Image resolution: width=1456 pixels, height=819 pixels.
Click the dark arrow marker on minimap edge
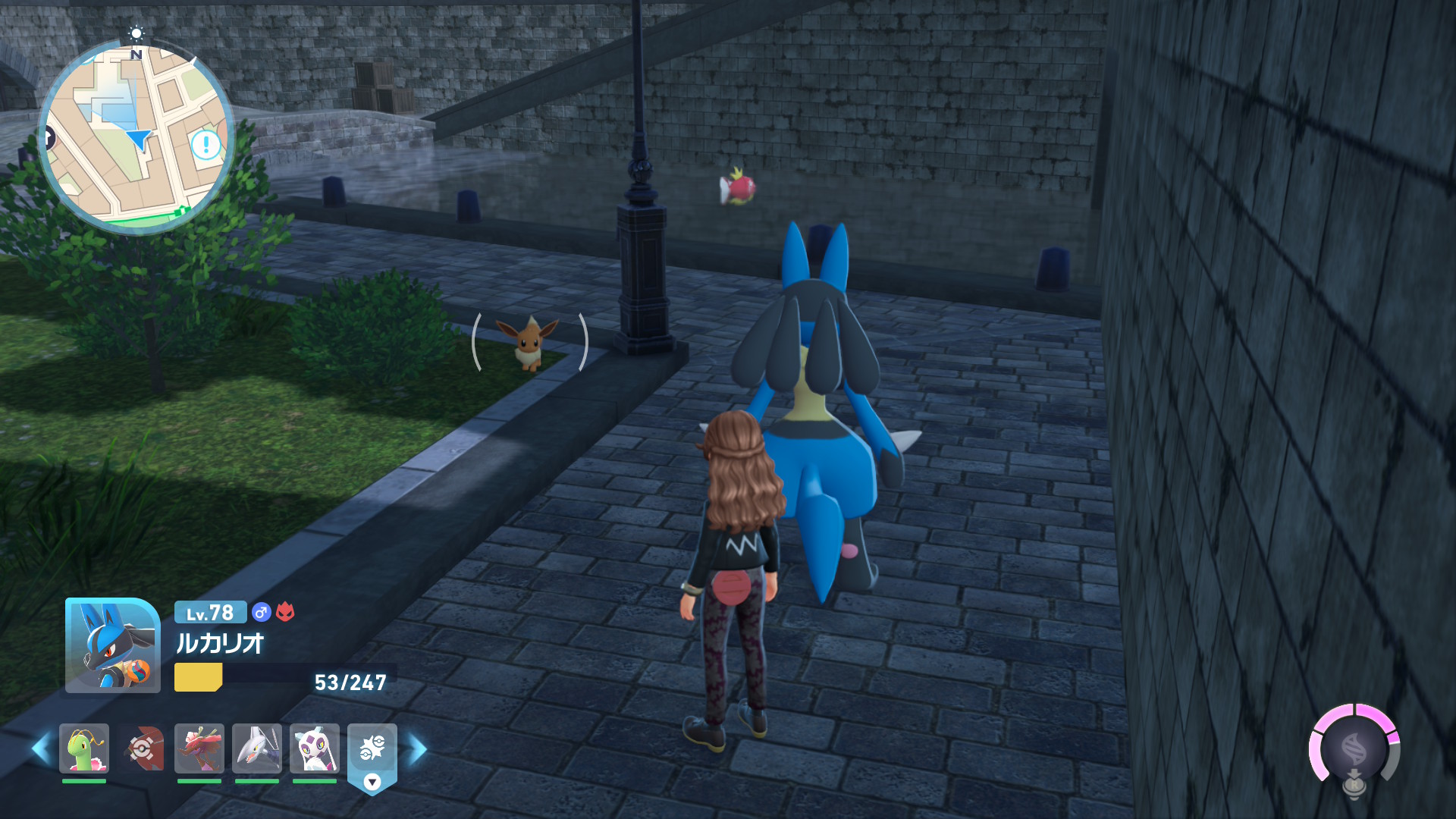(47, 139)
